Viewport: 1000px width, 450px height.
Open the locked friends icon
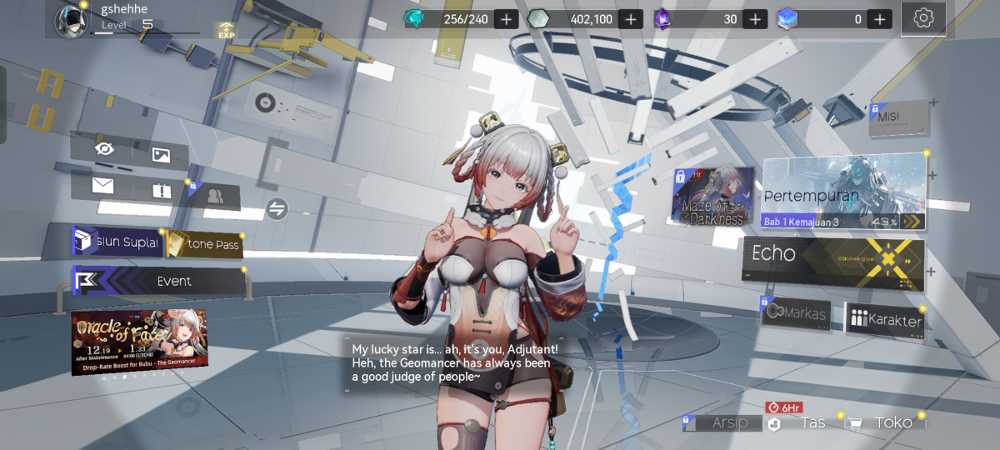tap(214, 195)
